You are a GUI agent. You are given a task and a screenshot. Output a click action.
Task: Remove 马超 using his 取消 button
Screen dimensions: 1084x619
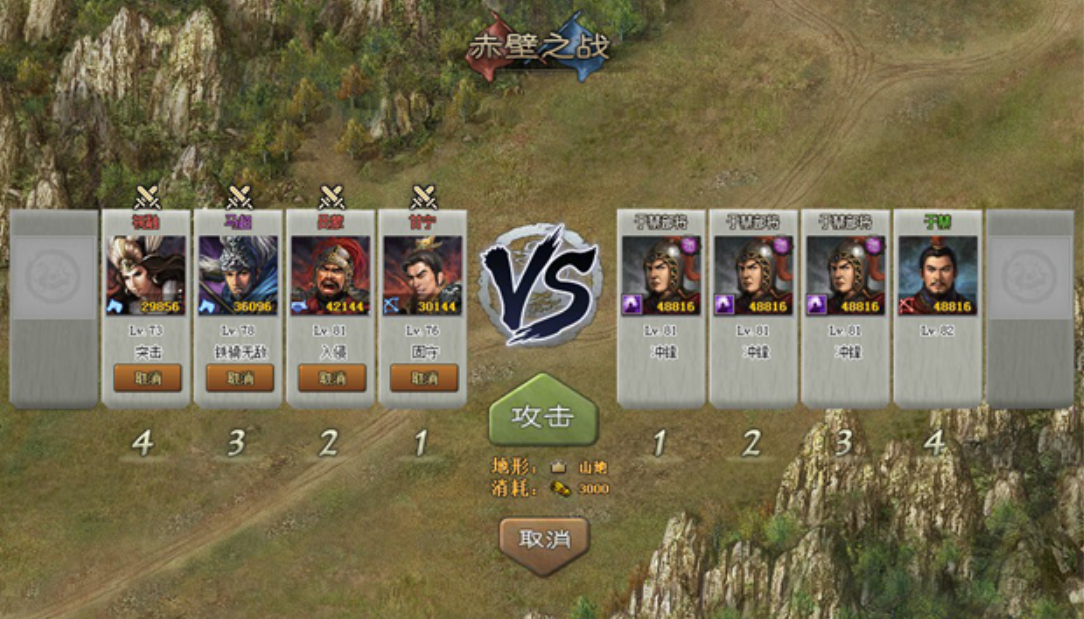[x=240, y=378]
